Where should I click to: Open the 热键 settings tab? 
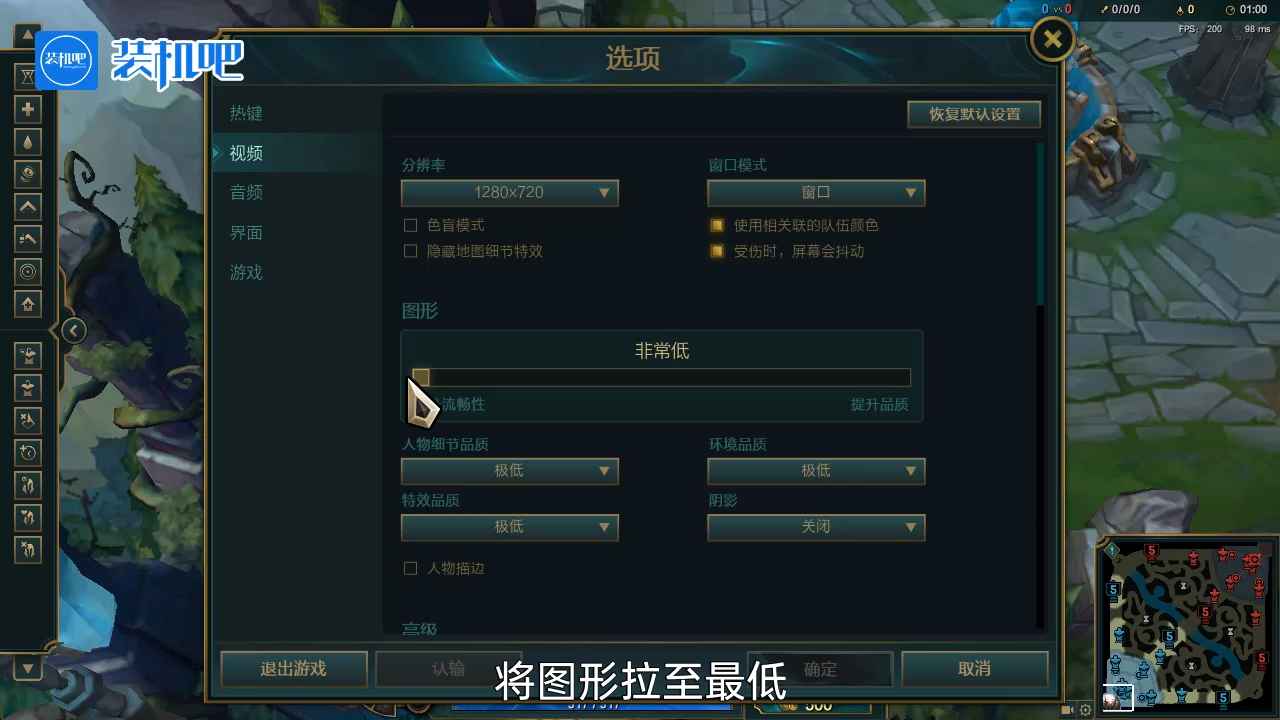coord(246,113)
